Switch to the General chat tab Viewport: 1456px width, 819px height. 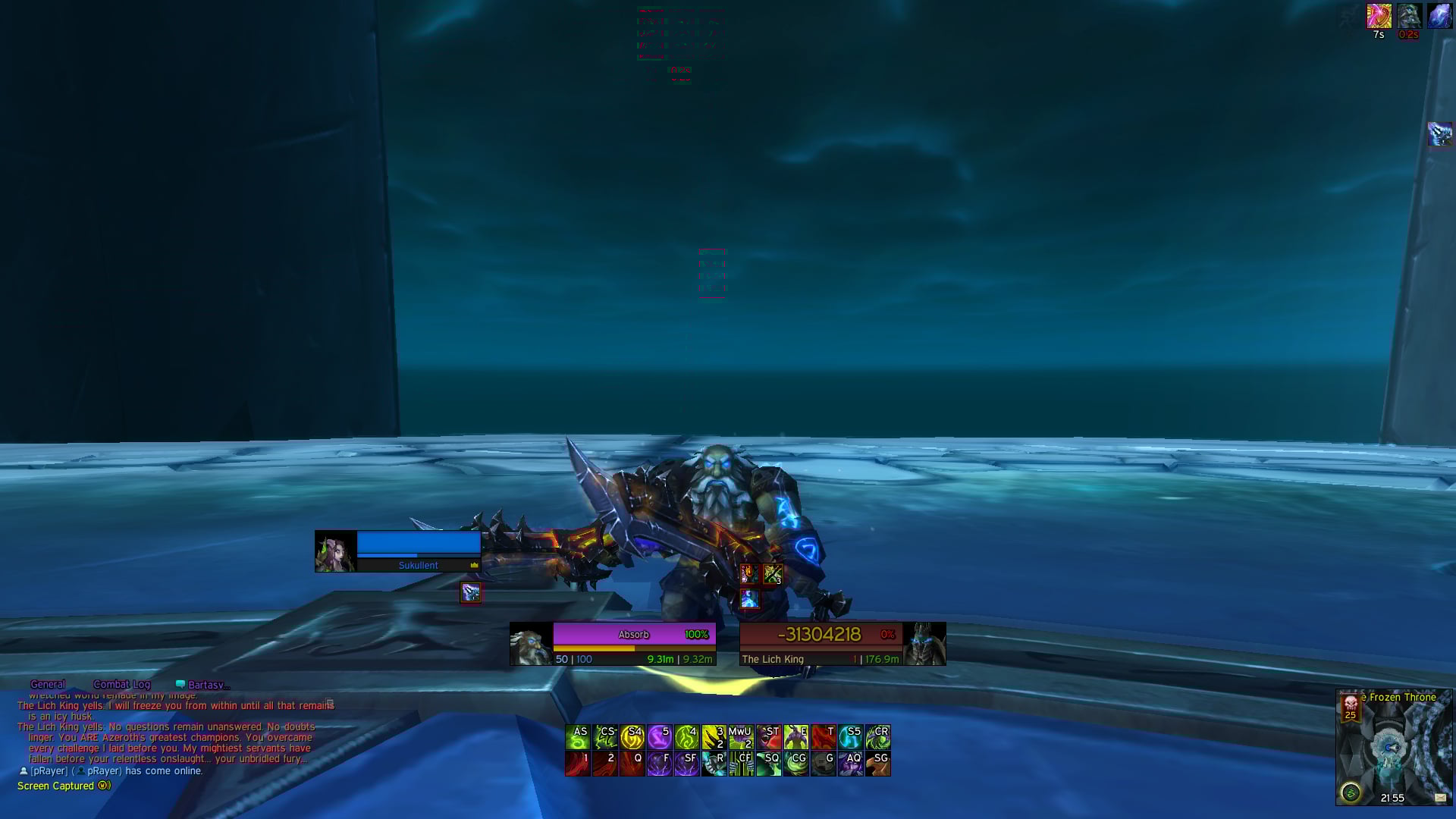(47, 684)
